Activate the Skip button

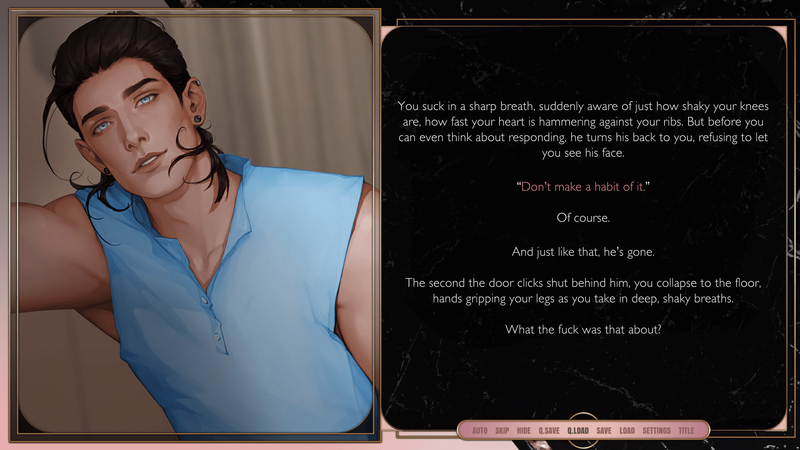[502, 430]
